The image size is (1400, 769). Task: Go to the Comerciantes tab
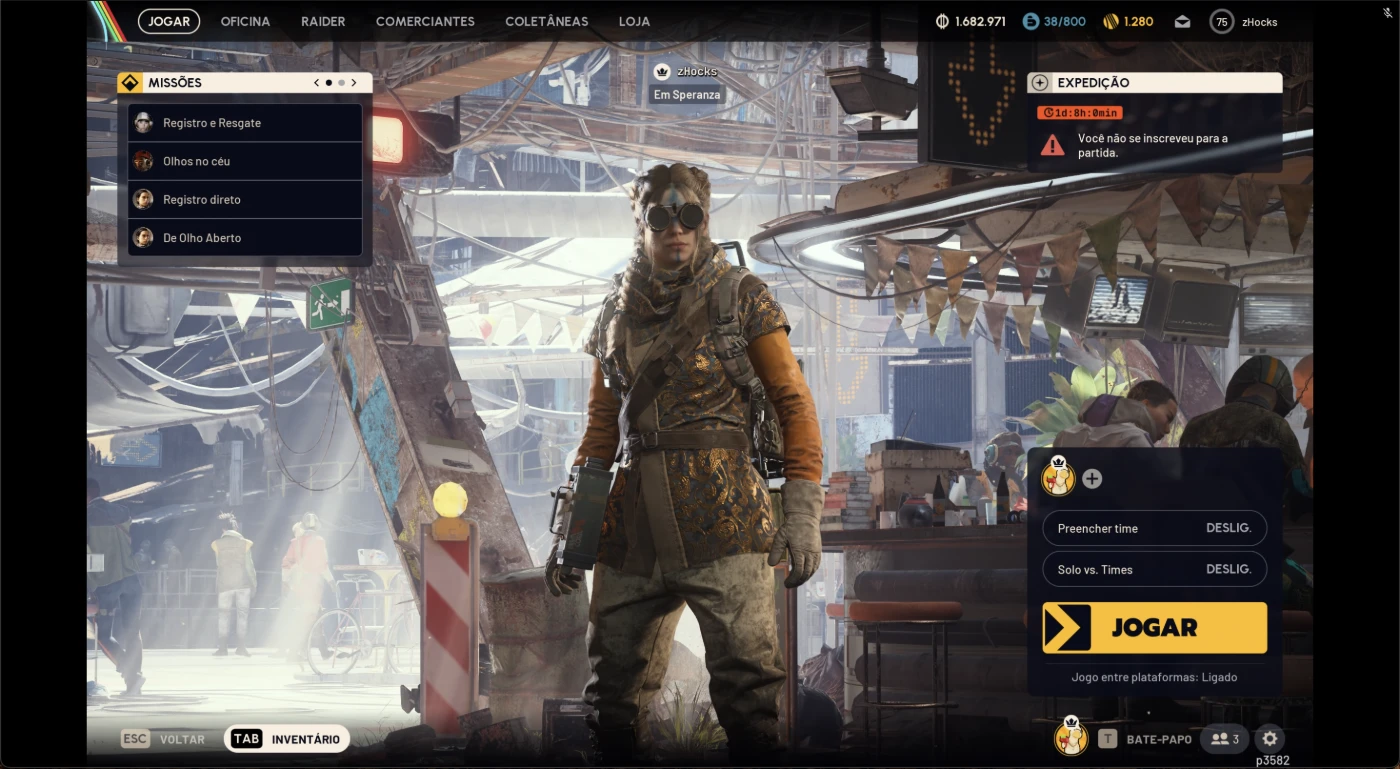click(x=425, y=21)
